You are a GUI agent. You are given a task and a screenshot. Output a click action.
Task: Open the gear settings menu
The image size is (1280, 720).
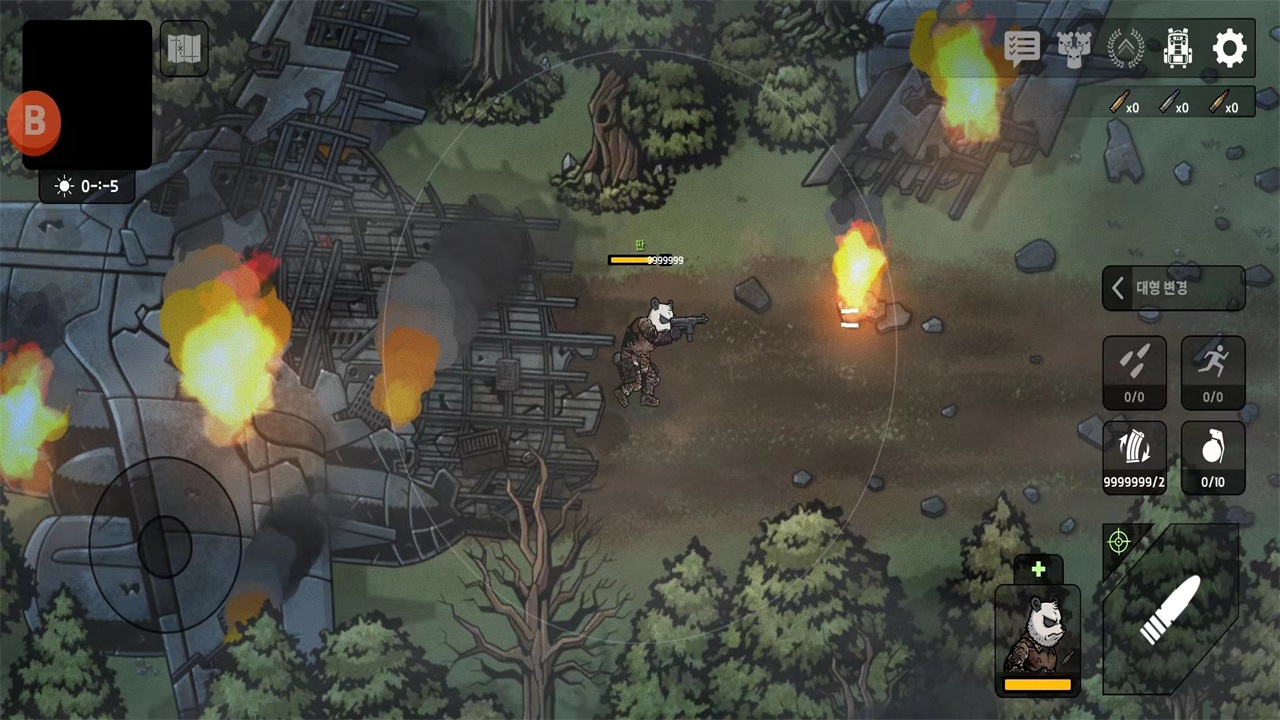pyautogui.click(x=1229, y=48)
